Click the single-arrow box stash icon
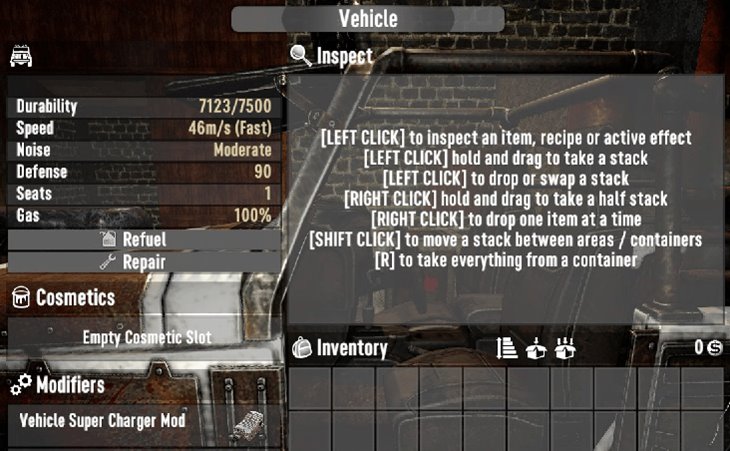 [536, 348]
